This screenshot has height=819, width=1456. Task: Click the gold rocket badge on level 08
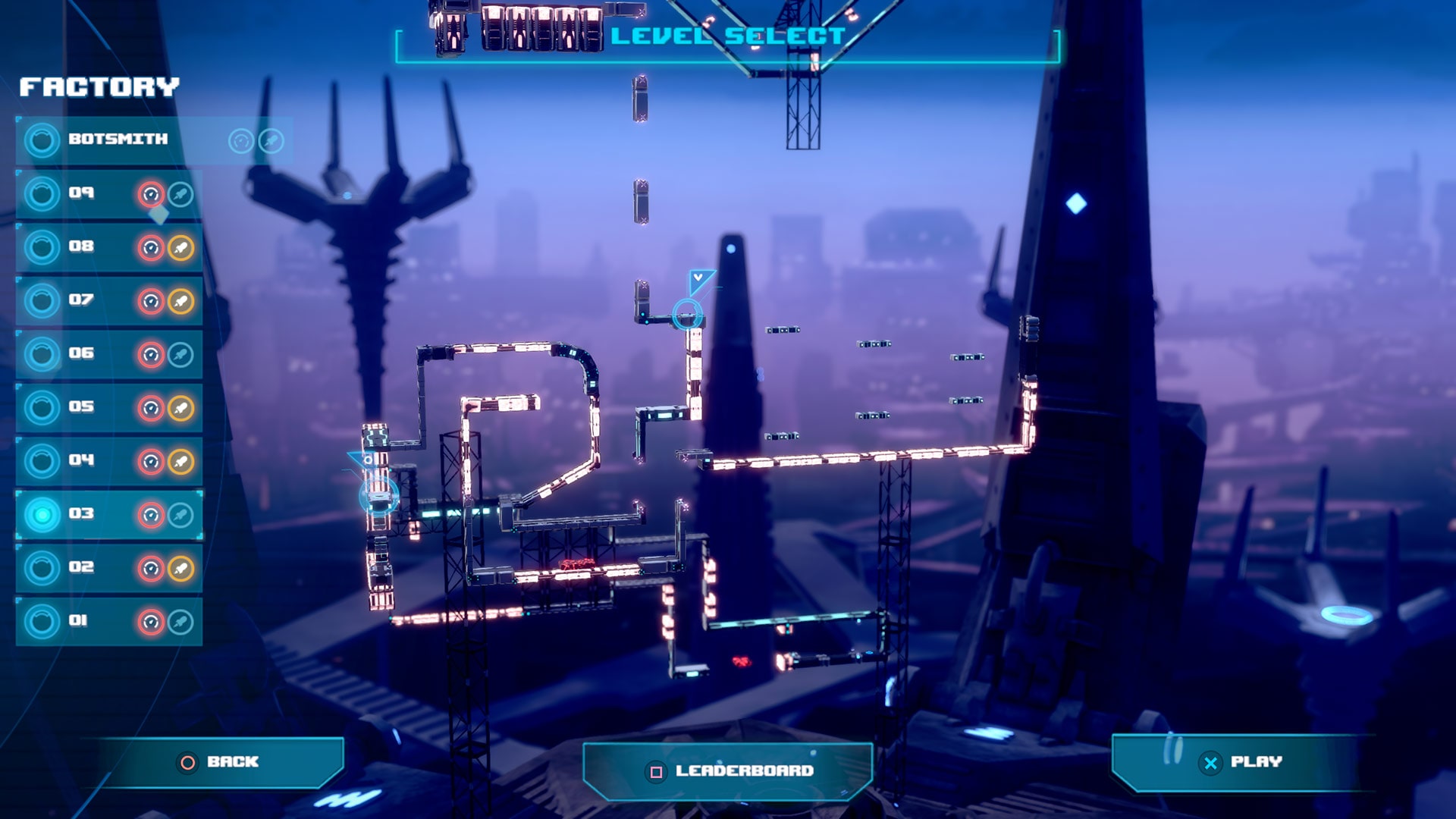pos(180,246)
